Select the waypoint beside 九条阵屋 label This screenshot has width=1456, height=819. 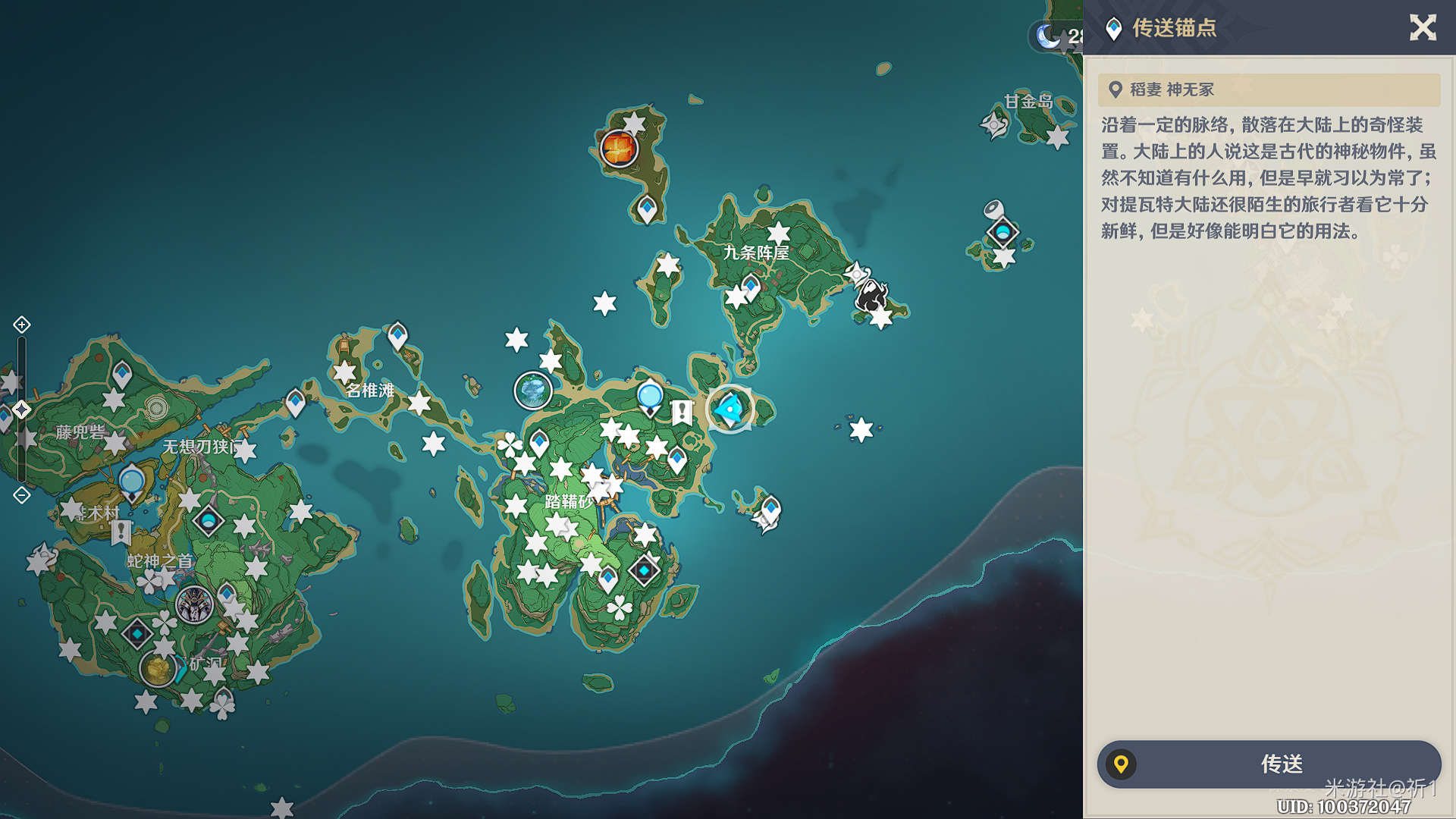point(750,287)
